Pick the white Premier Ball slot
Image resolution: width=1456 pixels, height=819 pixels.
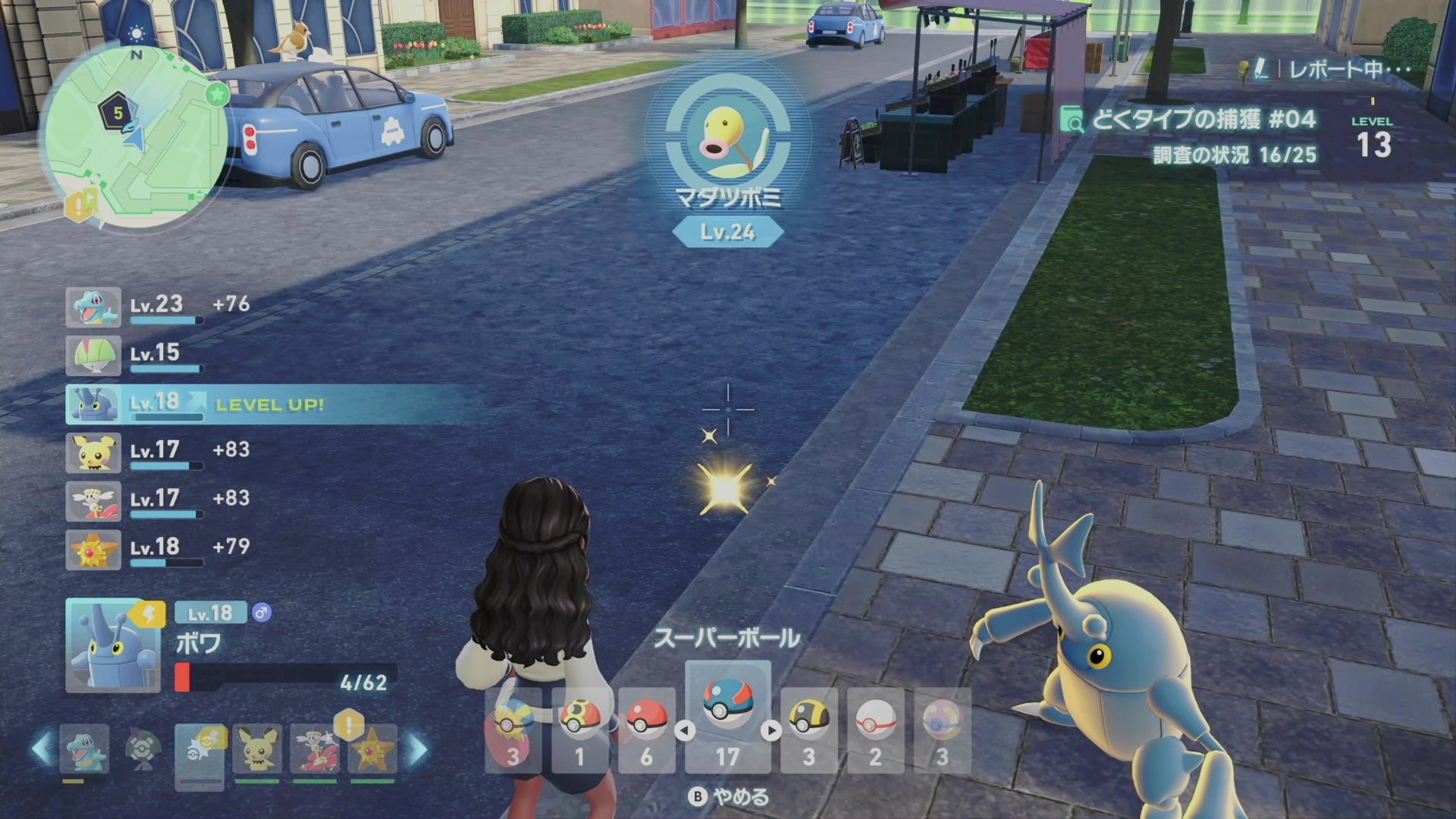point(875,730)
